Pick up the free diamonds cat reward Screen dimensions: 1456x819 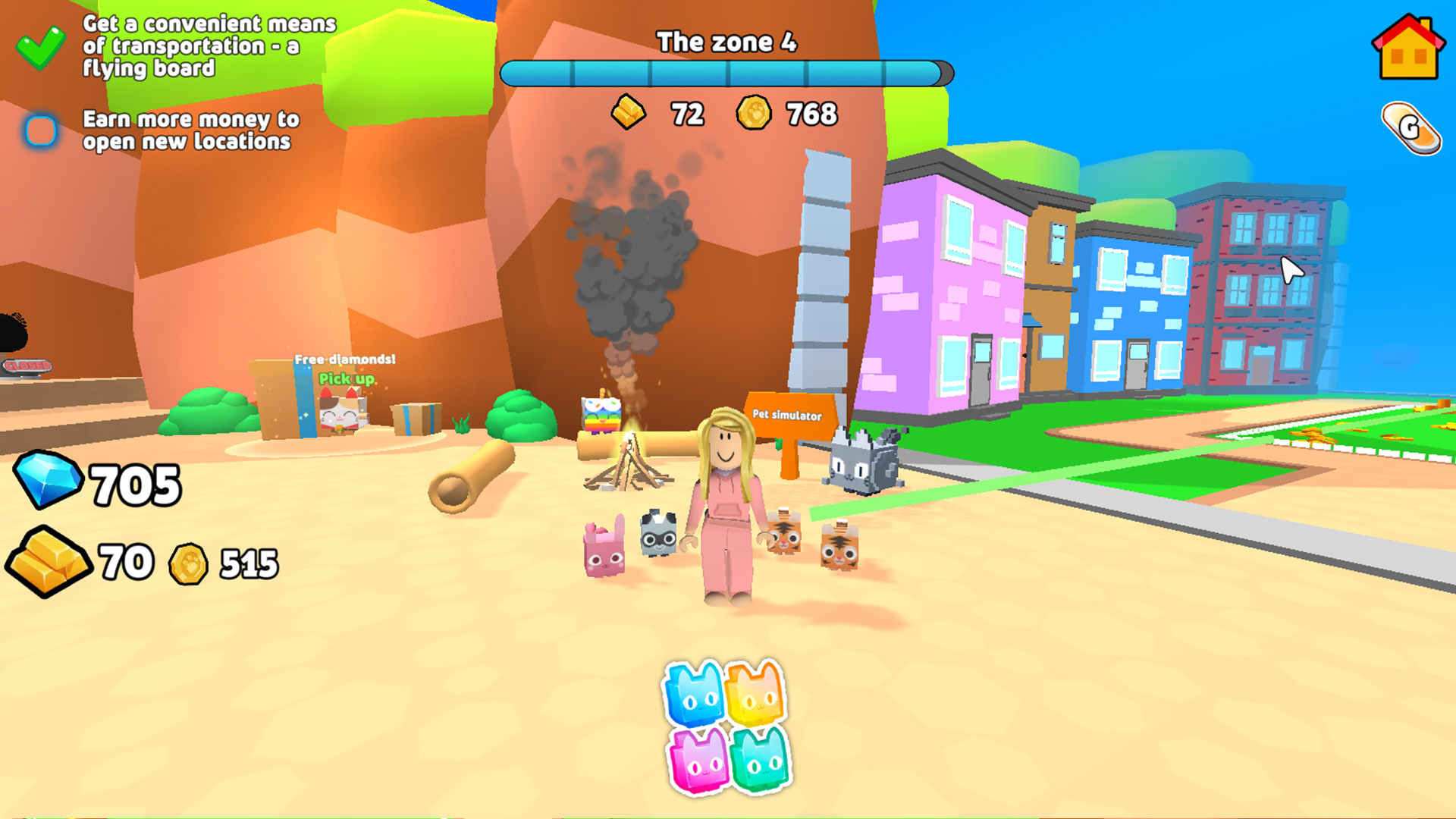coord(340,413)
